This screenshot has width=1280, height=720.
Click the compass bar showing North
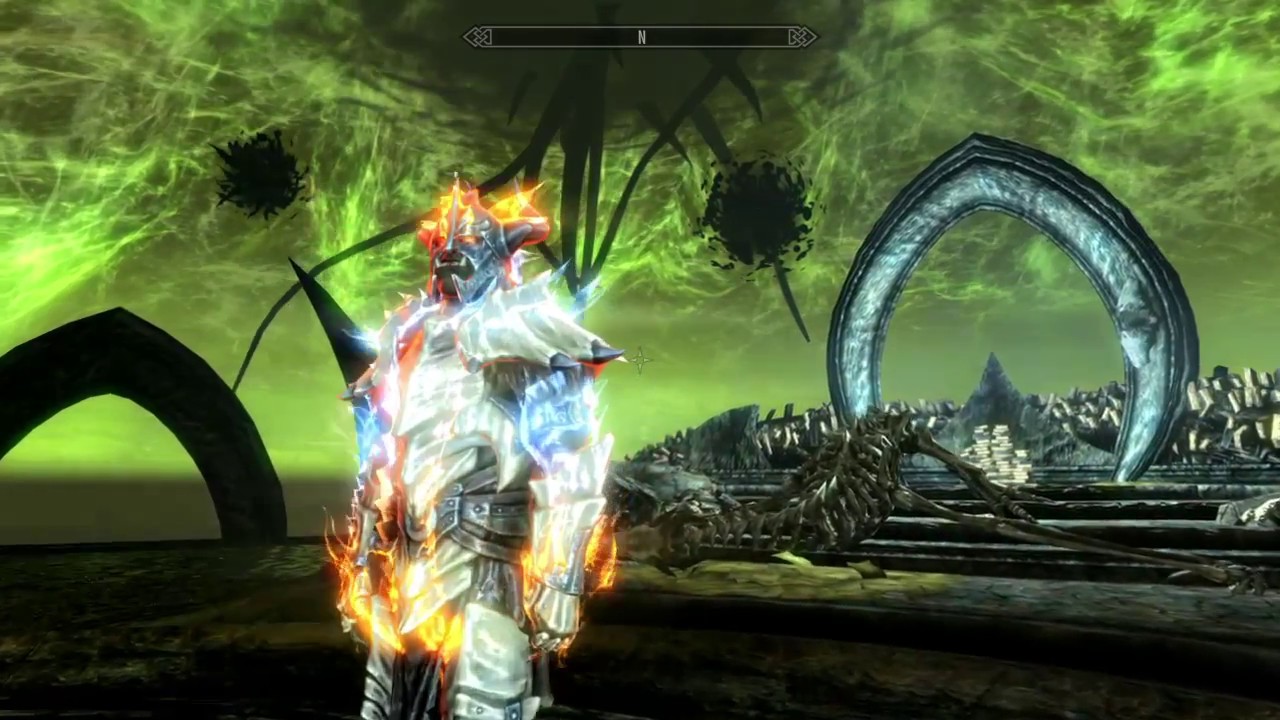coord(640,38)
